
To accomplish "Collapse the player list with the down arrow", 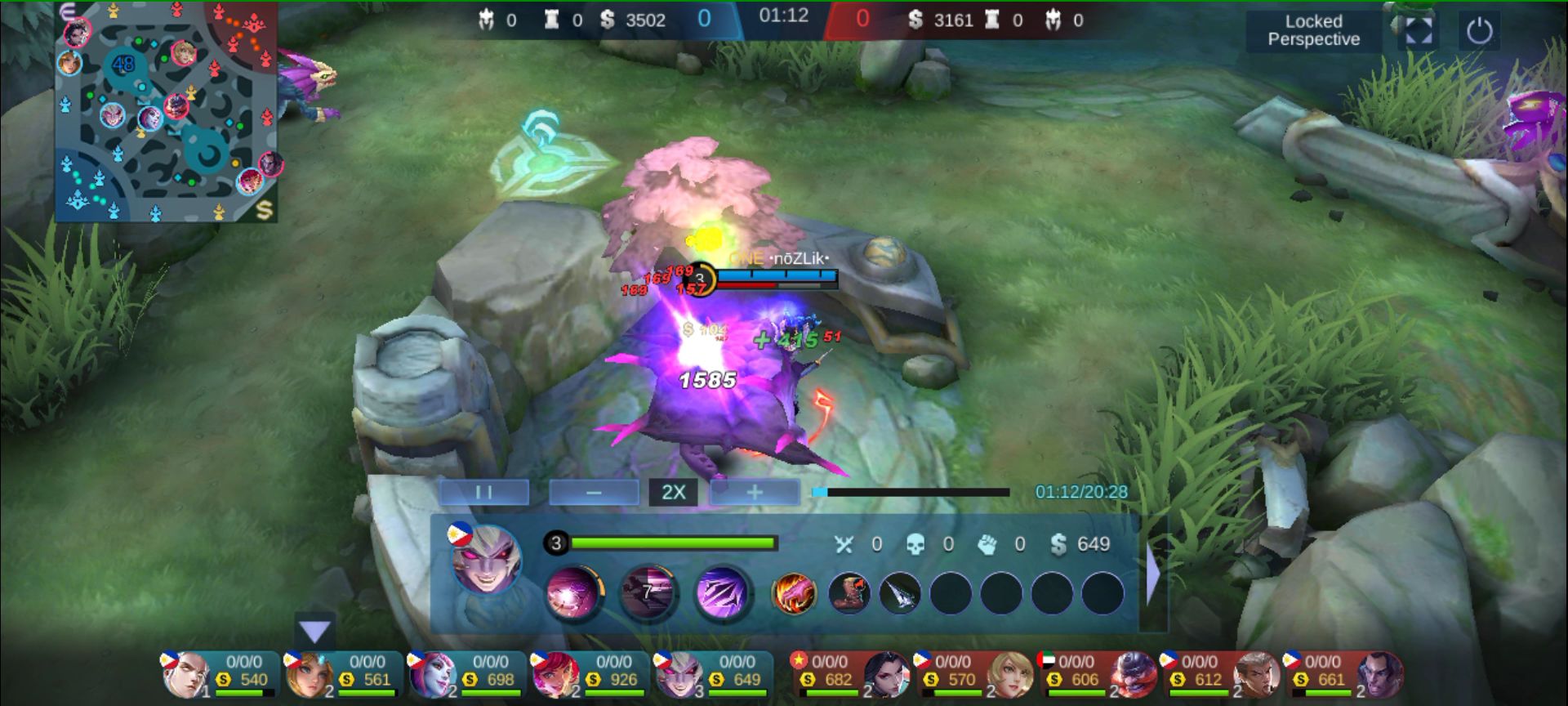I will pos(314,631).
